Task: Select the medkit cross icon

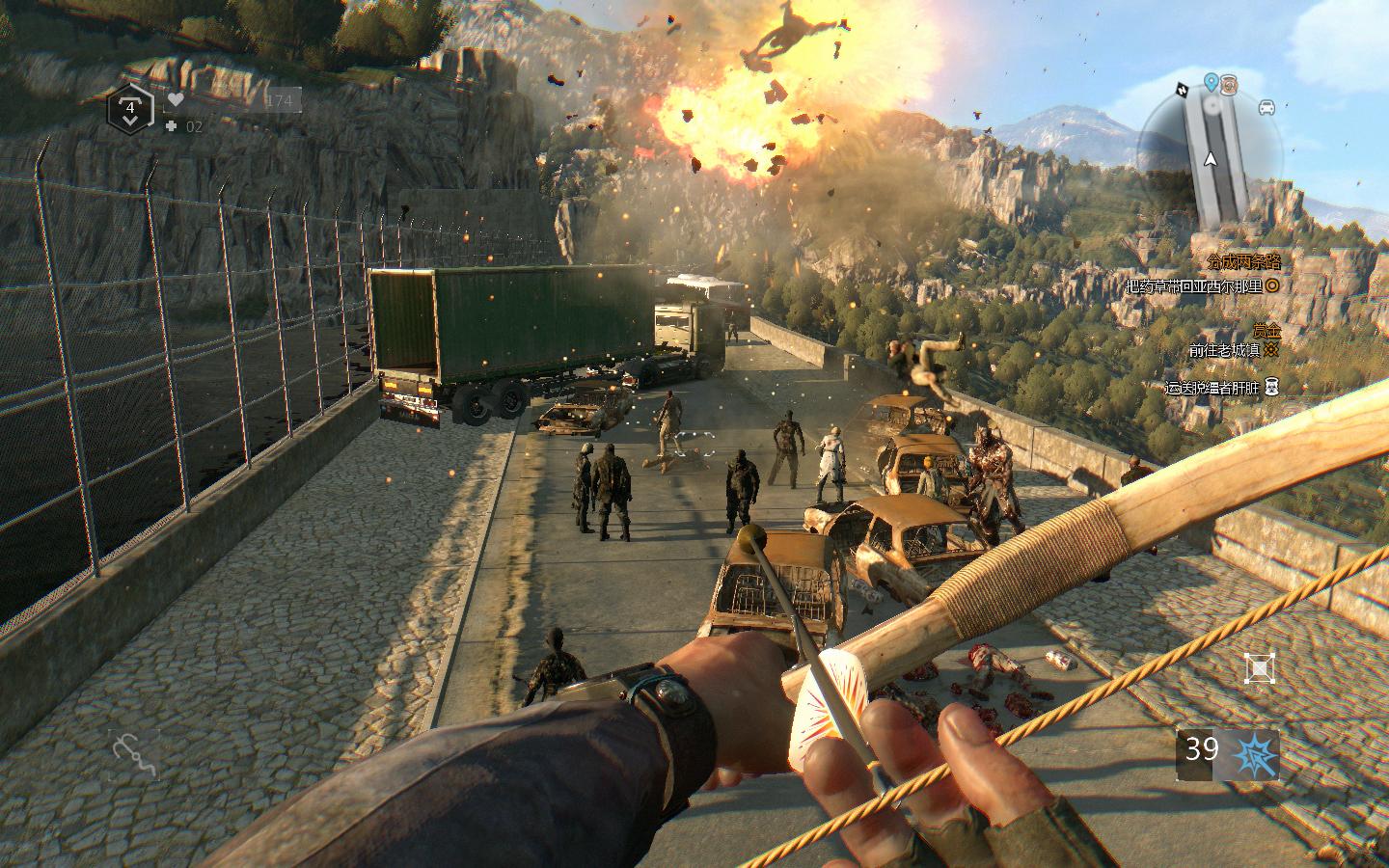Action: (x=171, y=126)
